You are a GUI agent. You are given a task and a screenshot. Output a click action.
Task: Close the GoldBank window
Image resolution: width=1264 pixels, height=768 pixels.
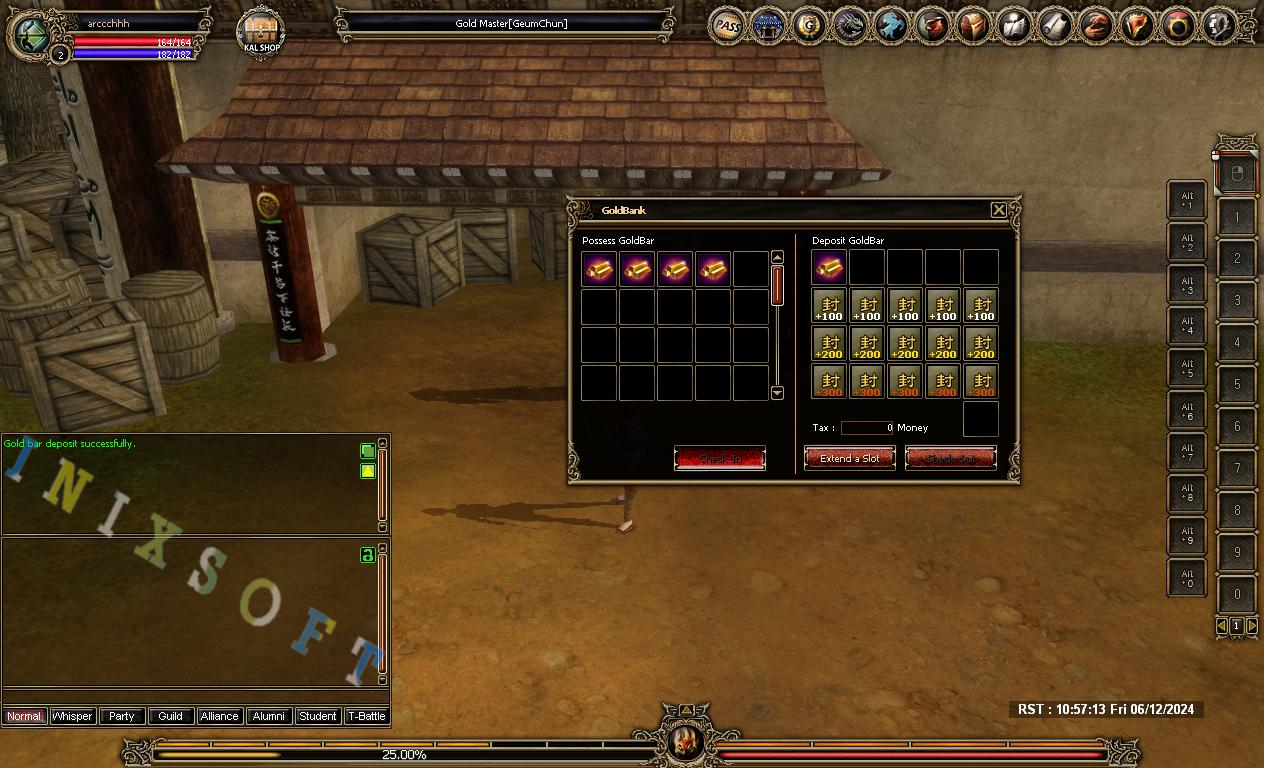(x=998, y=210)
